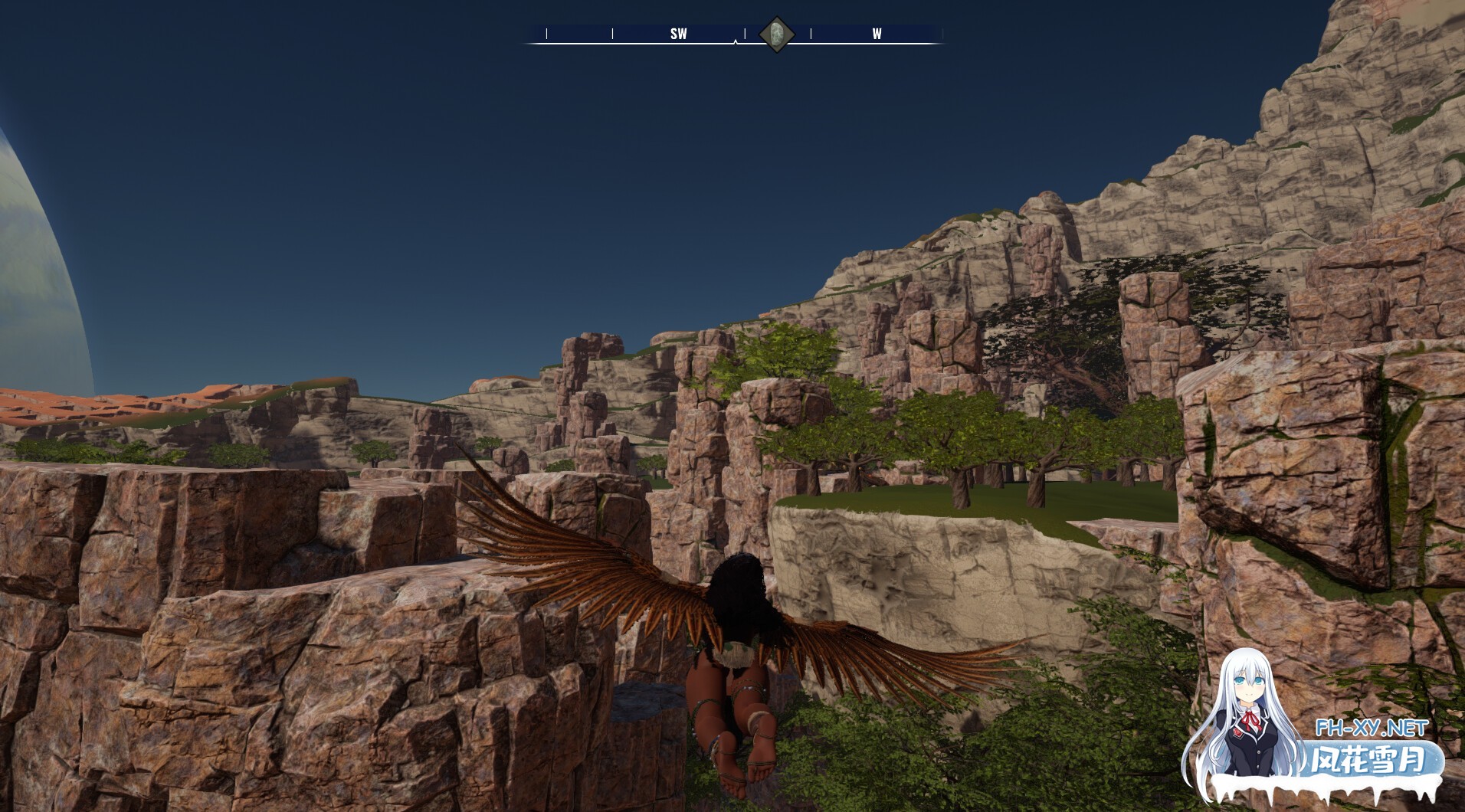Viewport: 1465px width, 812px height.
Task: Expand the tick mark left of SW
Action: (612, 33)
